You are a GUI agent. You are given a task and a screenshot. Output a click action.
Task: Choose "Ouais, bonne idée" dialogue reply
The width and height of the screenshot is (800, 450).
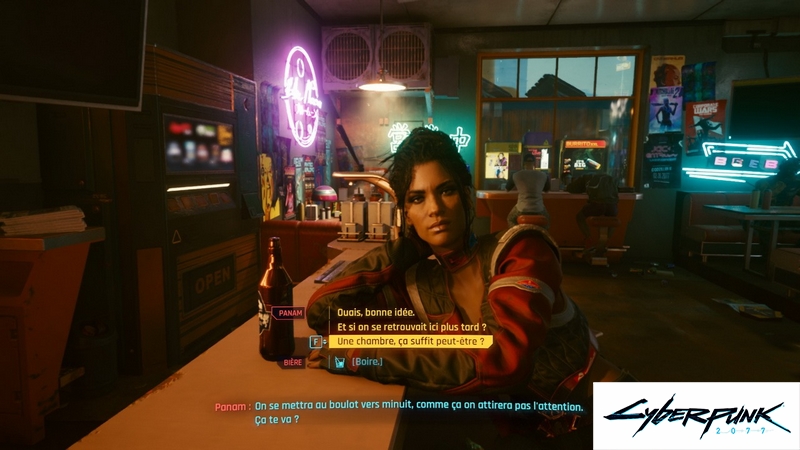pyautogui.click(x=379, y=311)
